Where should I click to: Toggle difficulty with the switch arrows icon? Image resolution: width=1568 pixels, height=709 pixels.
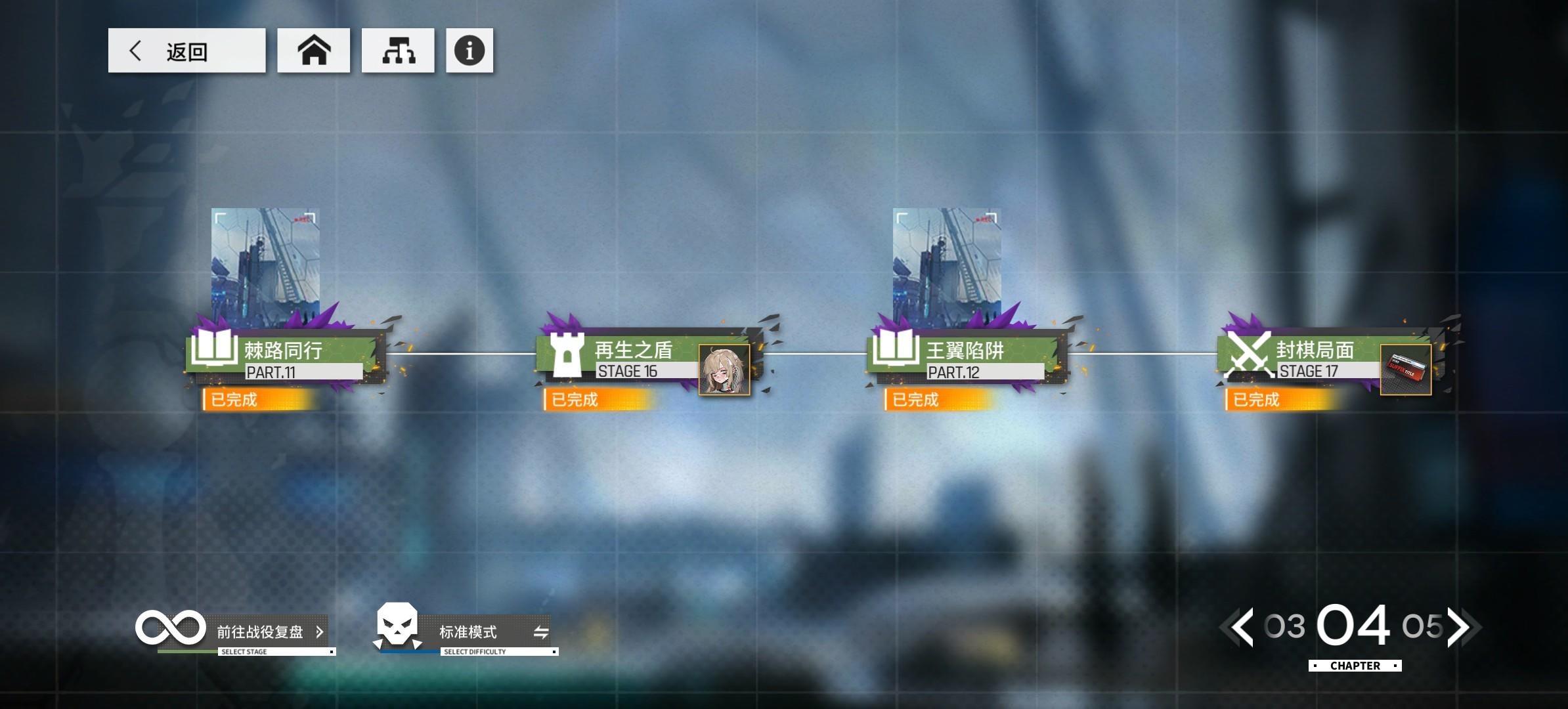(x=540, y=632)
